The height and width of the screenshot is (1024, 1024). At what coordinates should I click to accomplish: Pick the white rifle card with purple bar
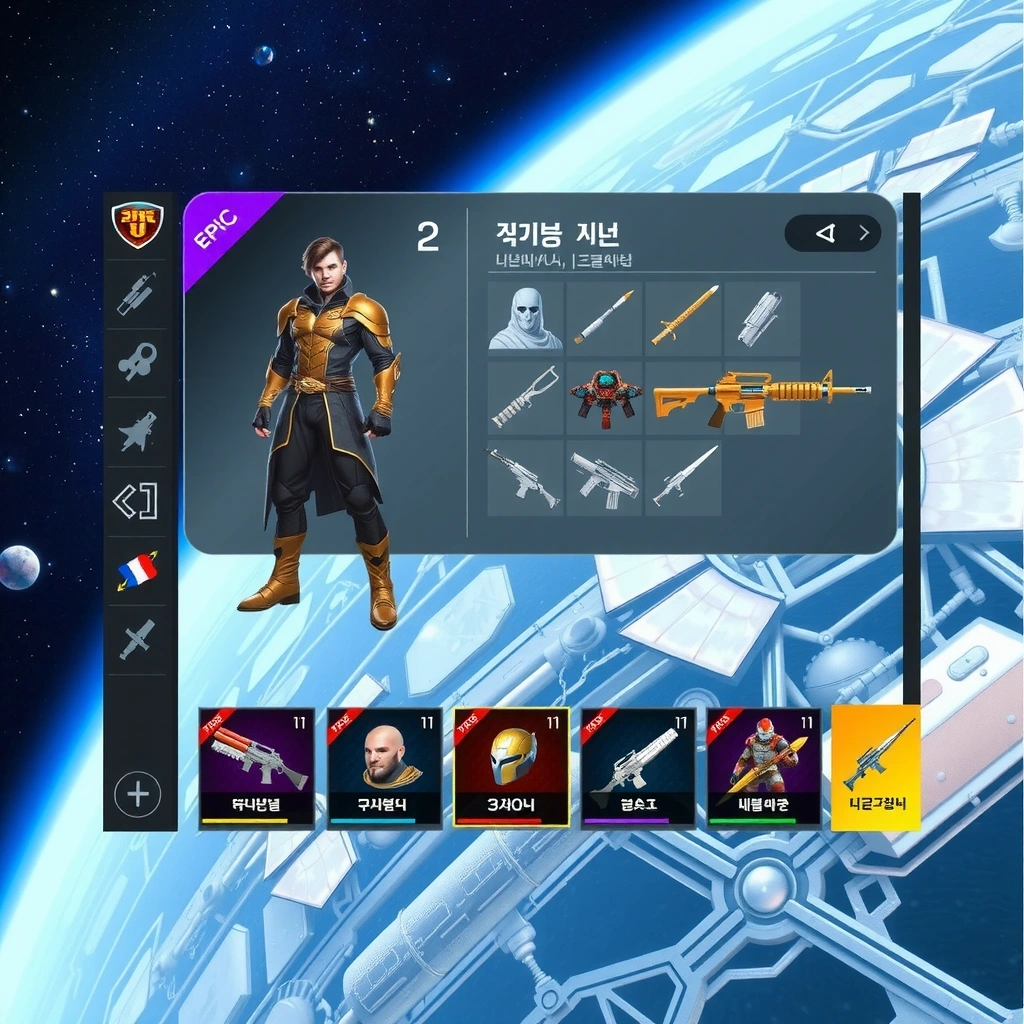(x=638, y=767)
